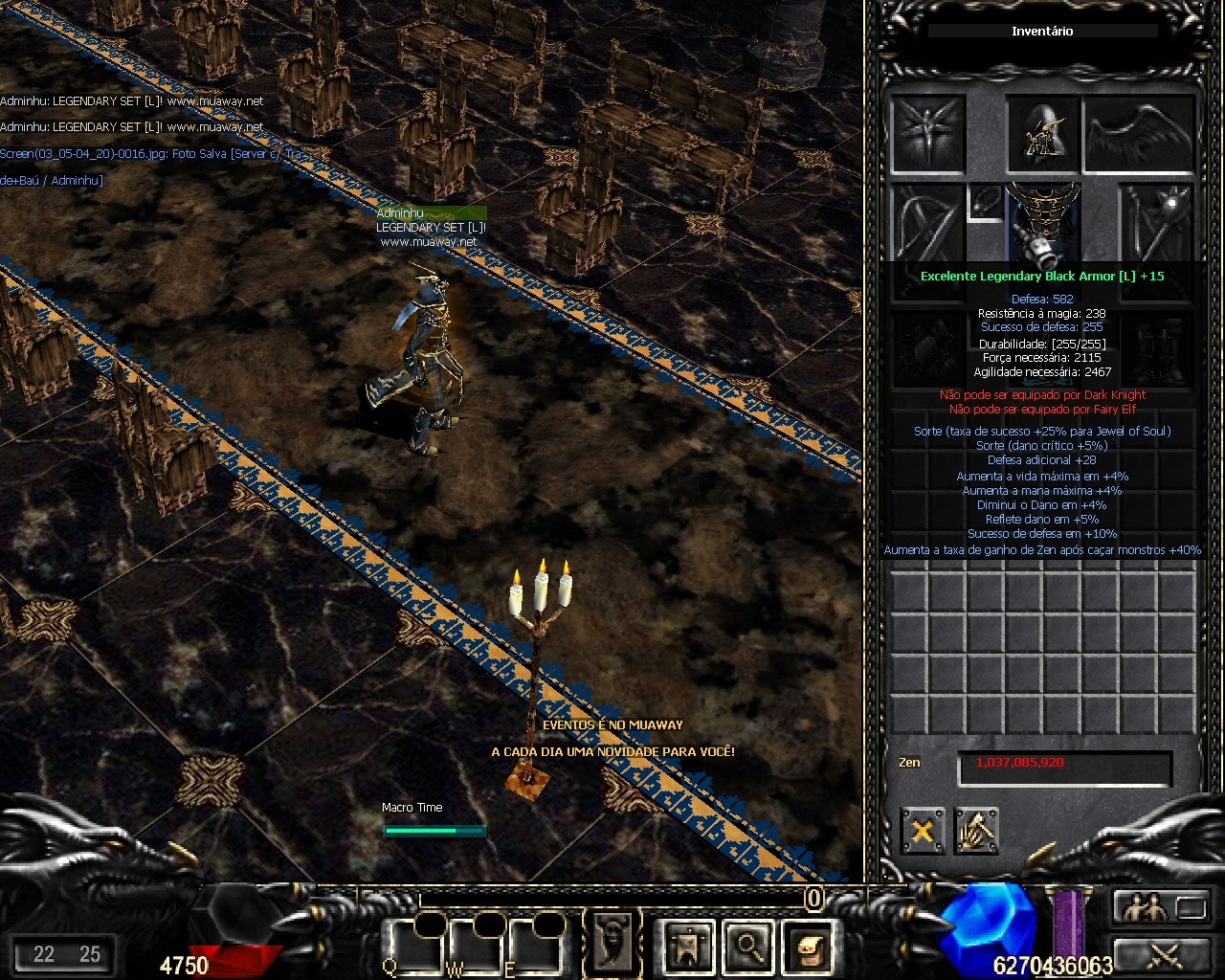
Task: Open the magnifying glass search button
Action: 747,947
